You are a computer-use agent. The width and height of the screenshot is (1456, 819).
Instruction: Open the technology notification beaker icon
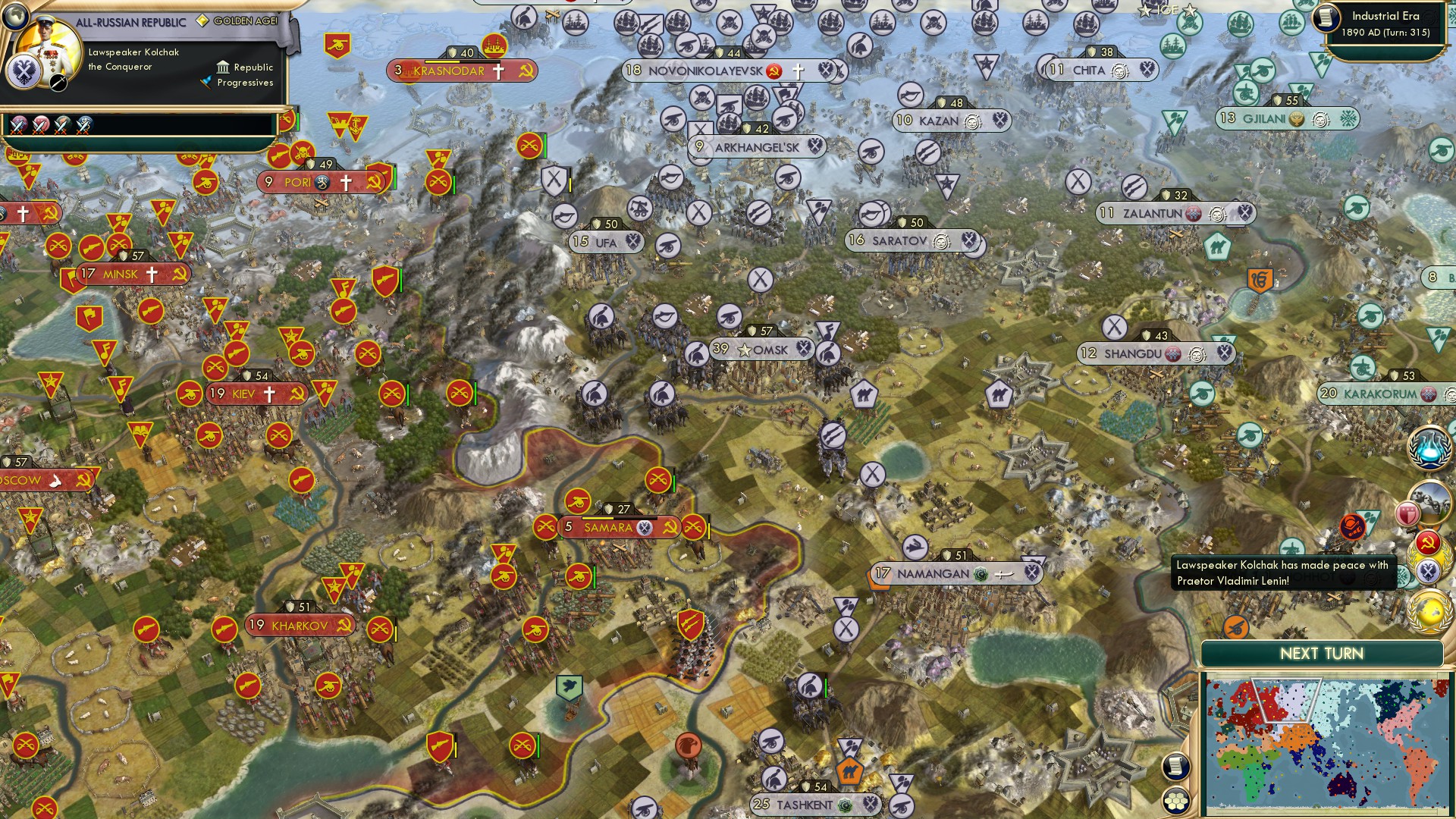[x=1428, y=447]
